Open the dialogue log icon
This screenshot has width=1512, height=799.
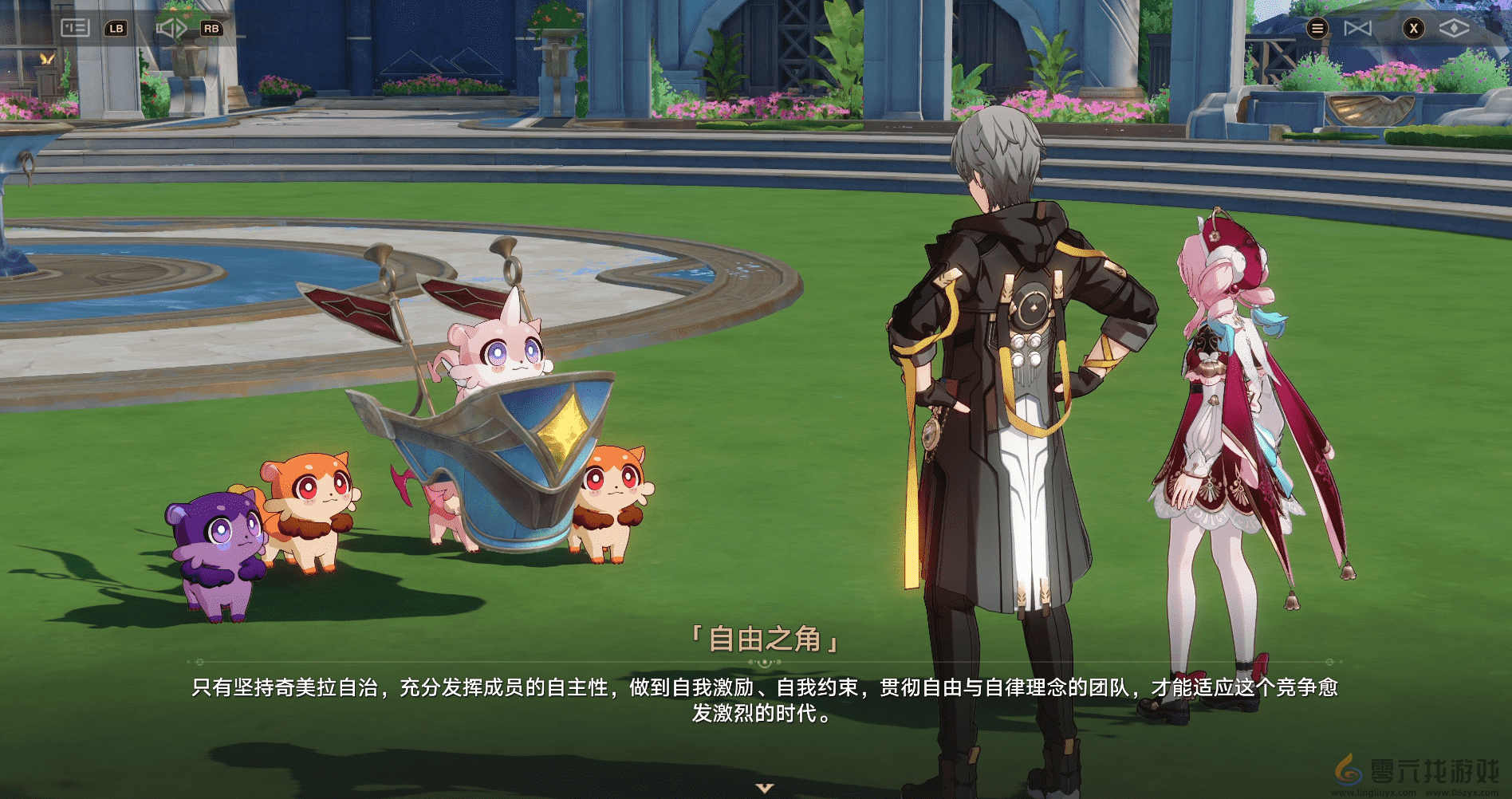coord(75,28)
